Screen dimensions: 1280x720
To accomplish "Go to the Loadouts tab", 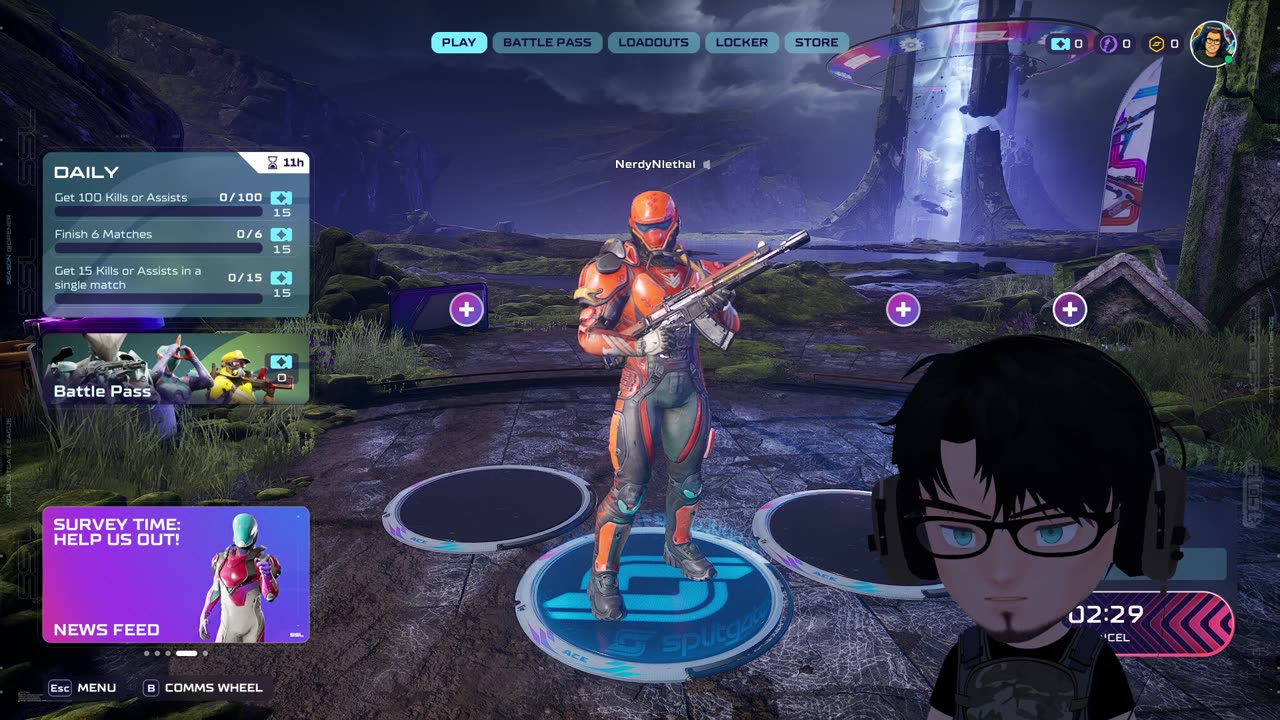I will pos(653,43).
